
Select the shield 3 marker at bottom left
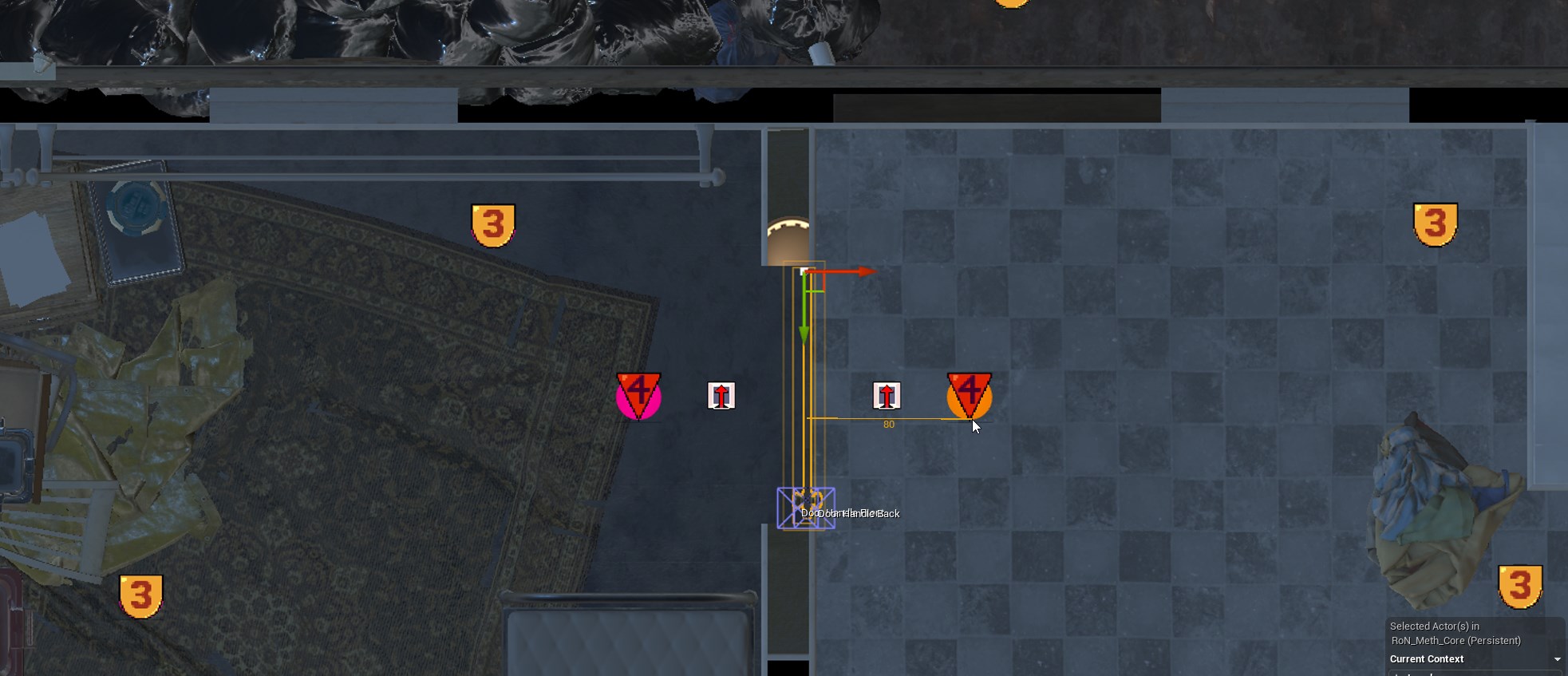point(142,596)
